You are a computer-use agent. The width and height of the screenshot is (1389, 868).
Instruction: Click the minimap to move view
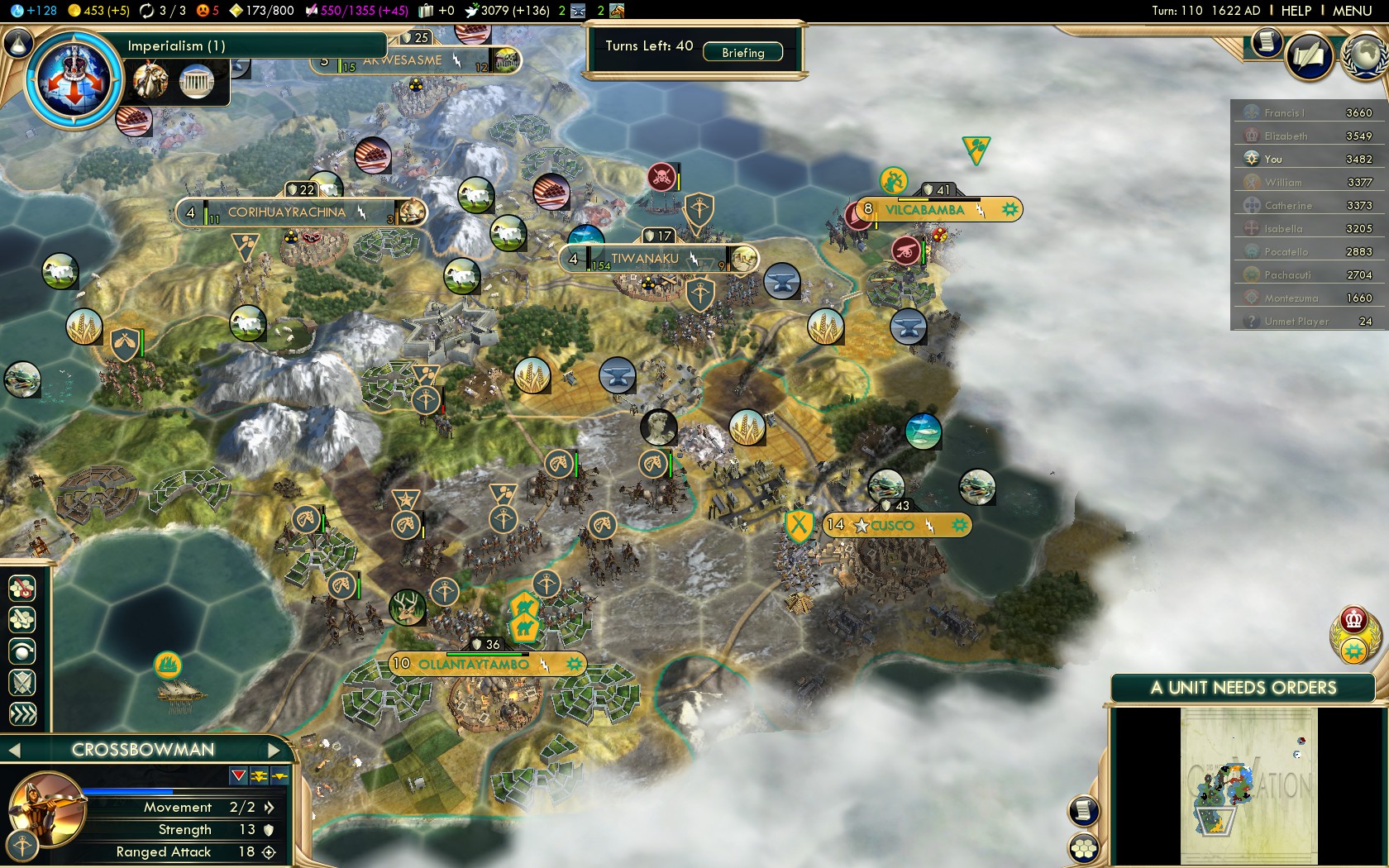coord(1248,785)
